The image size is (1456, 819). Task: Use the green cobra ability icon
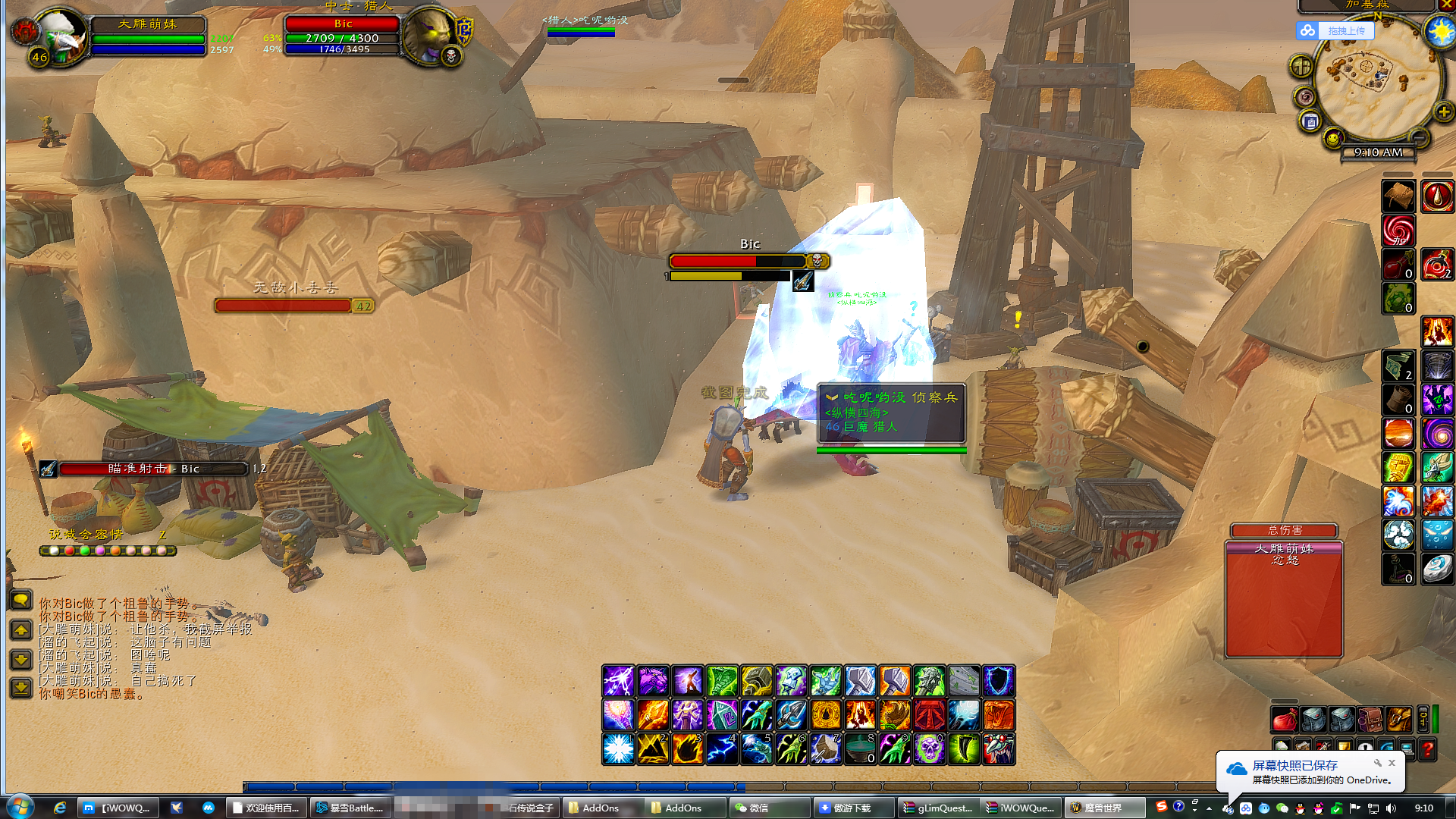(722, 681)
